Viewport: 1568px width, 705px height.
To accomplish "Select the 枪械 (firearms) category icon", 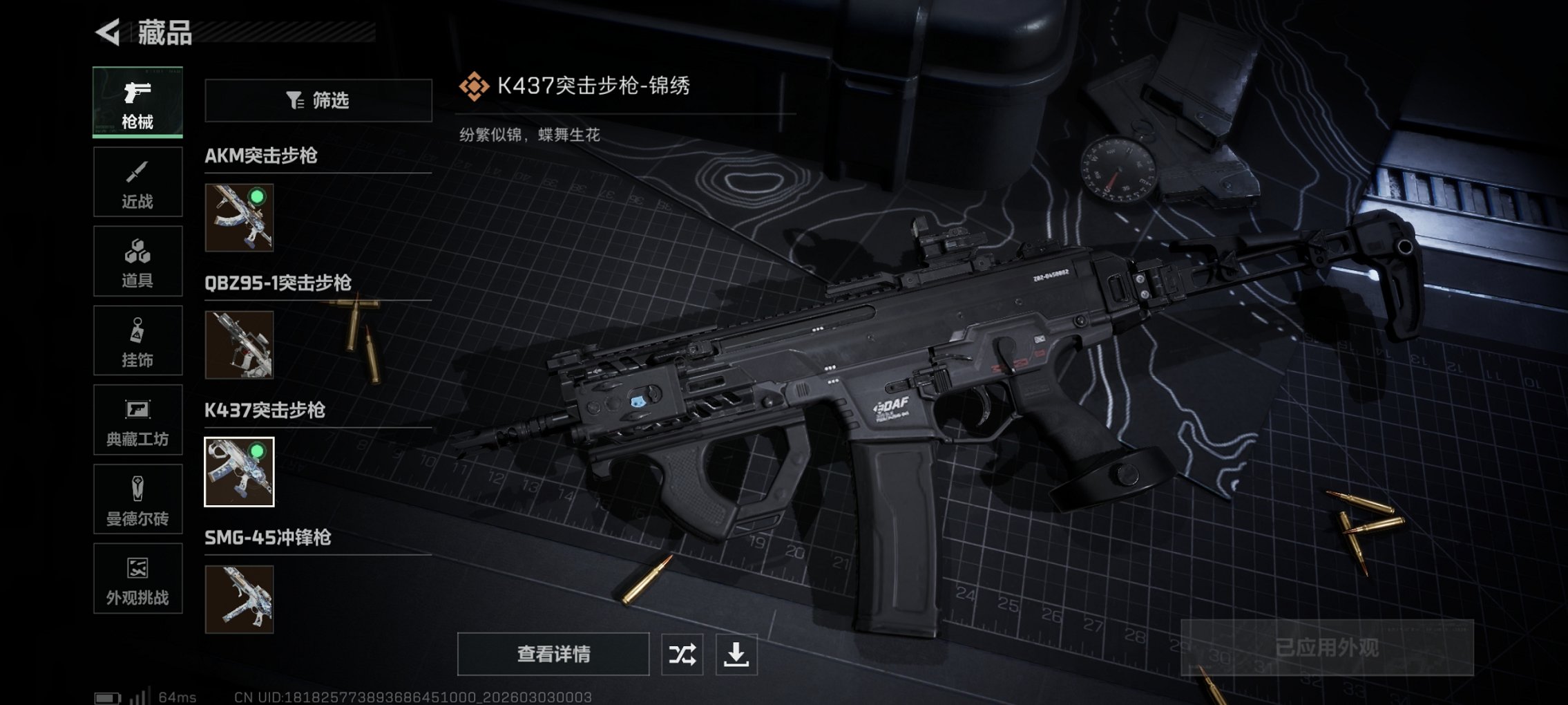I will tap(137, 101).
